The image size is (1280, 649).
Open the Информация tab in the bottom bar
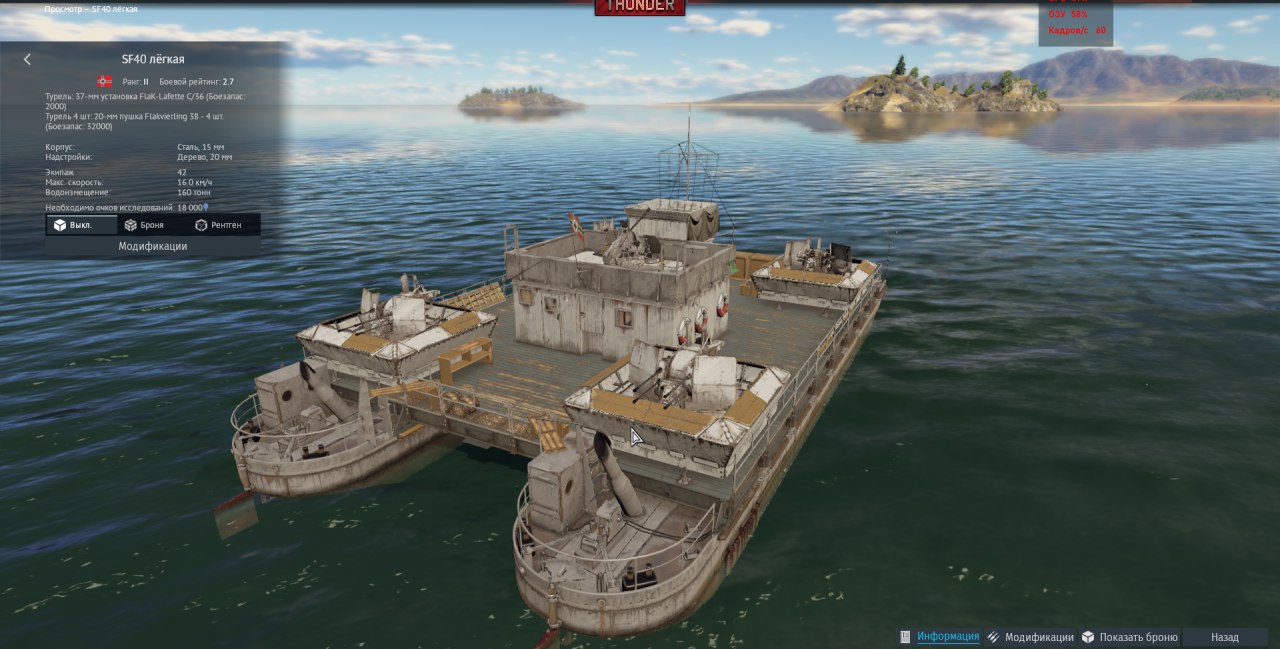click(x=947, y=637)
